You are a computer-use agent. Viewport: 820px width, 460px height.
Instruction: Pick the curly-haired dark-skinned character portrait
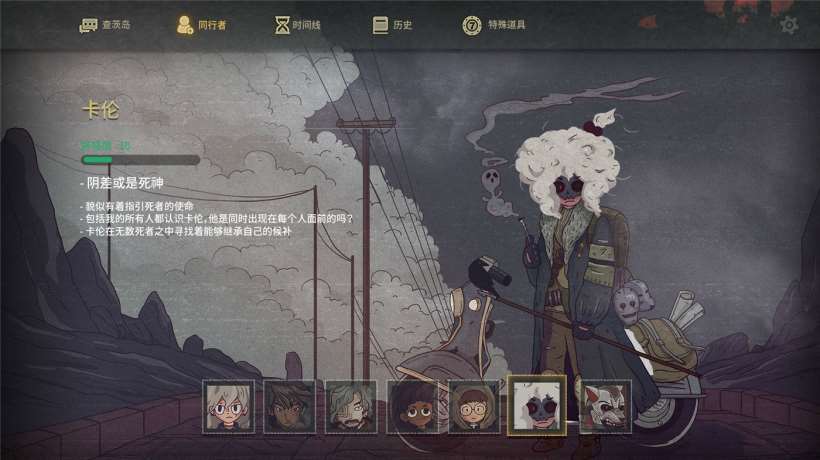[412, 406]
